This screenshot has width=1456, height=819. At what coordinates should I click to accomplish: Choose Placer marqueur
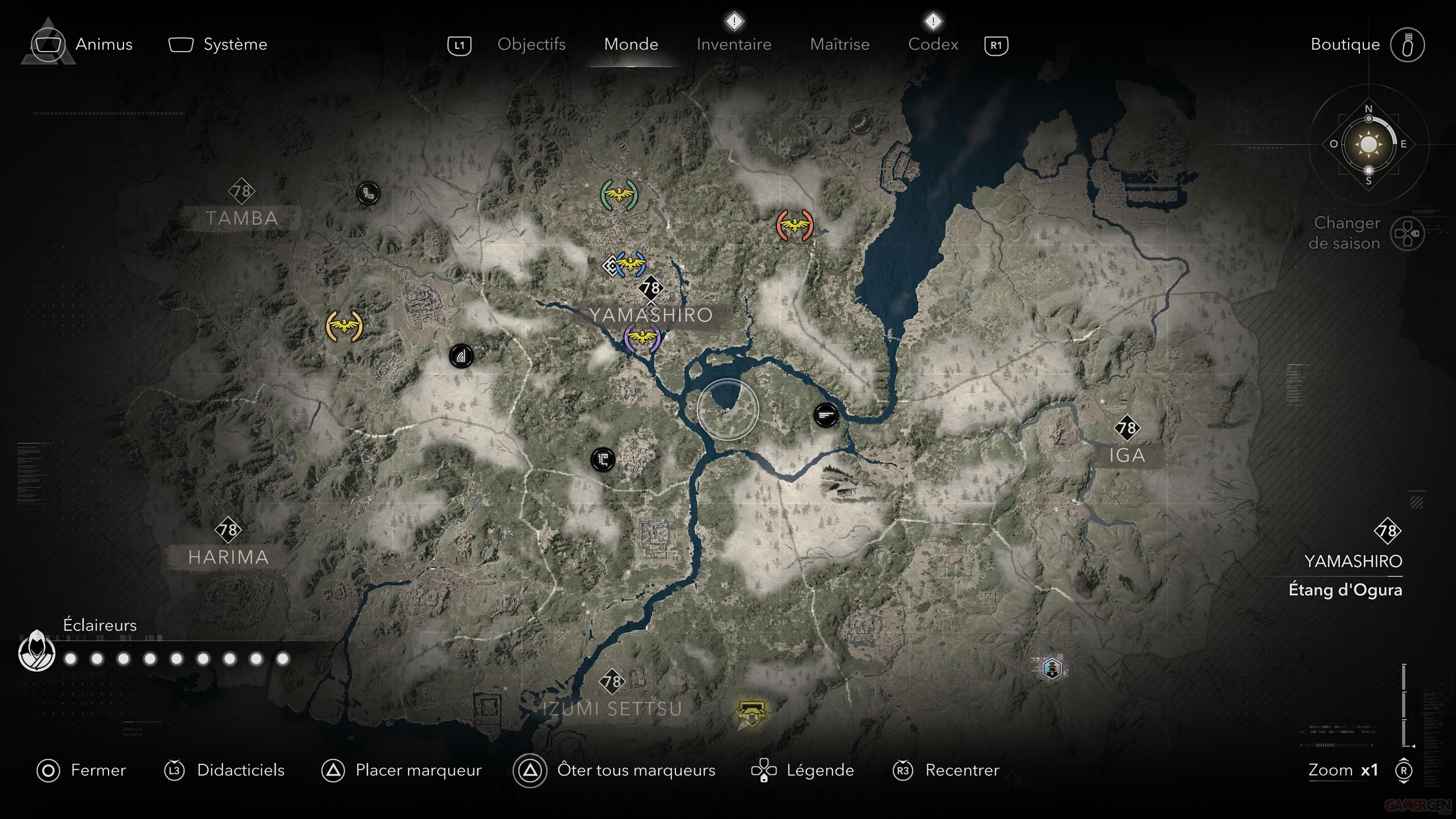pyautogui.click(x=418, y=770)
